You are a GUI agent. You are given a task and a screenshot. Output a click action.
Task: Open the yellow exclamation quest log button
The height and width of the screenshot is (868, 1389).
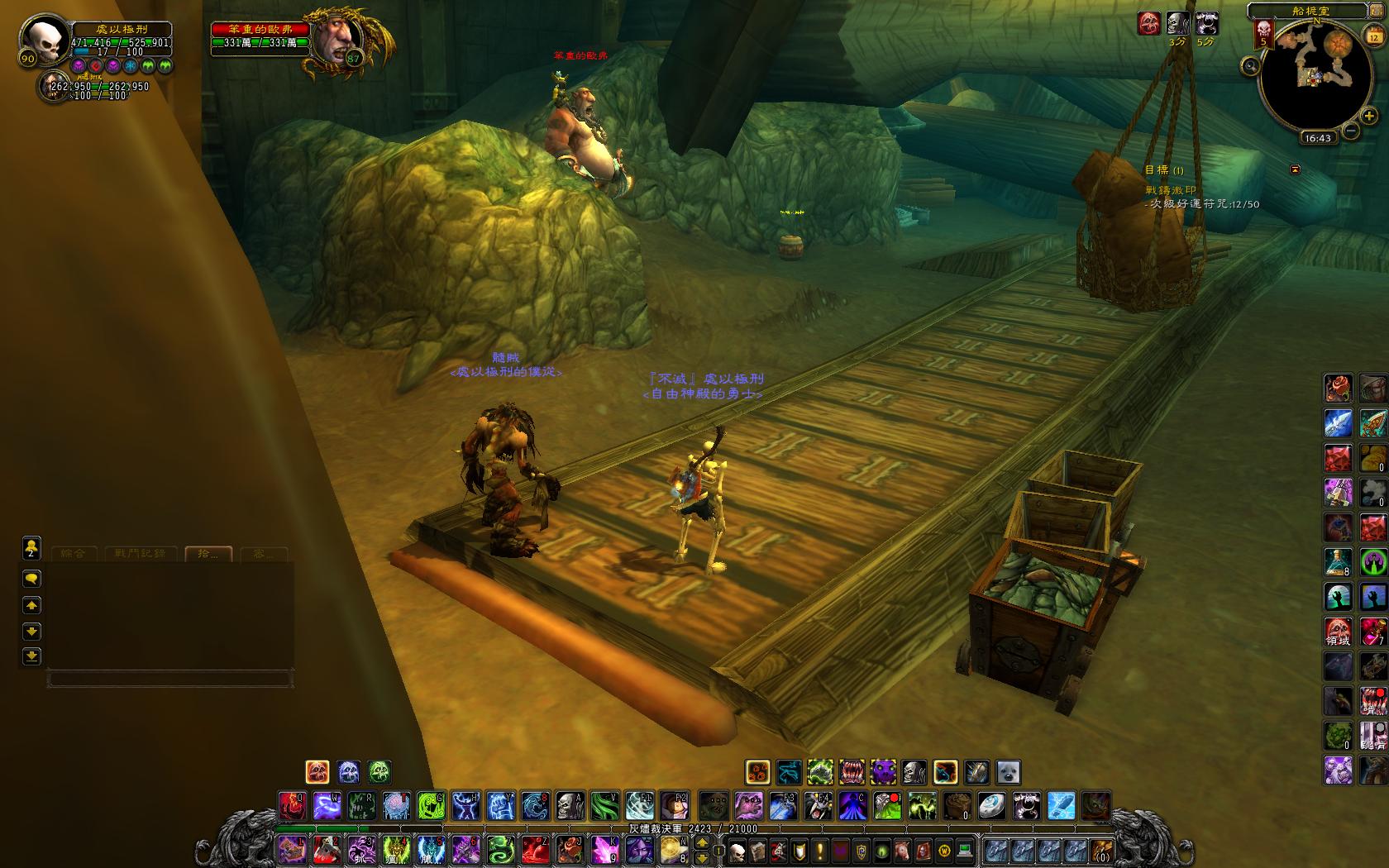click(820, 850)
